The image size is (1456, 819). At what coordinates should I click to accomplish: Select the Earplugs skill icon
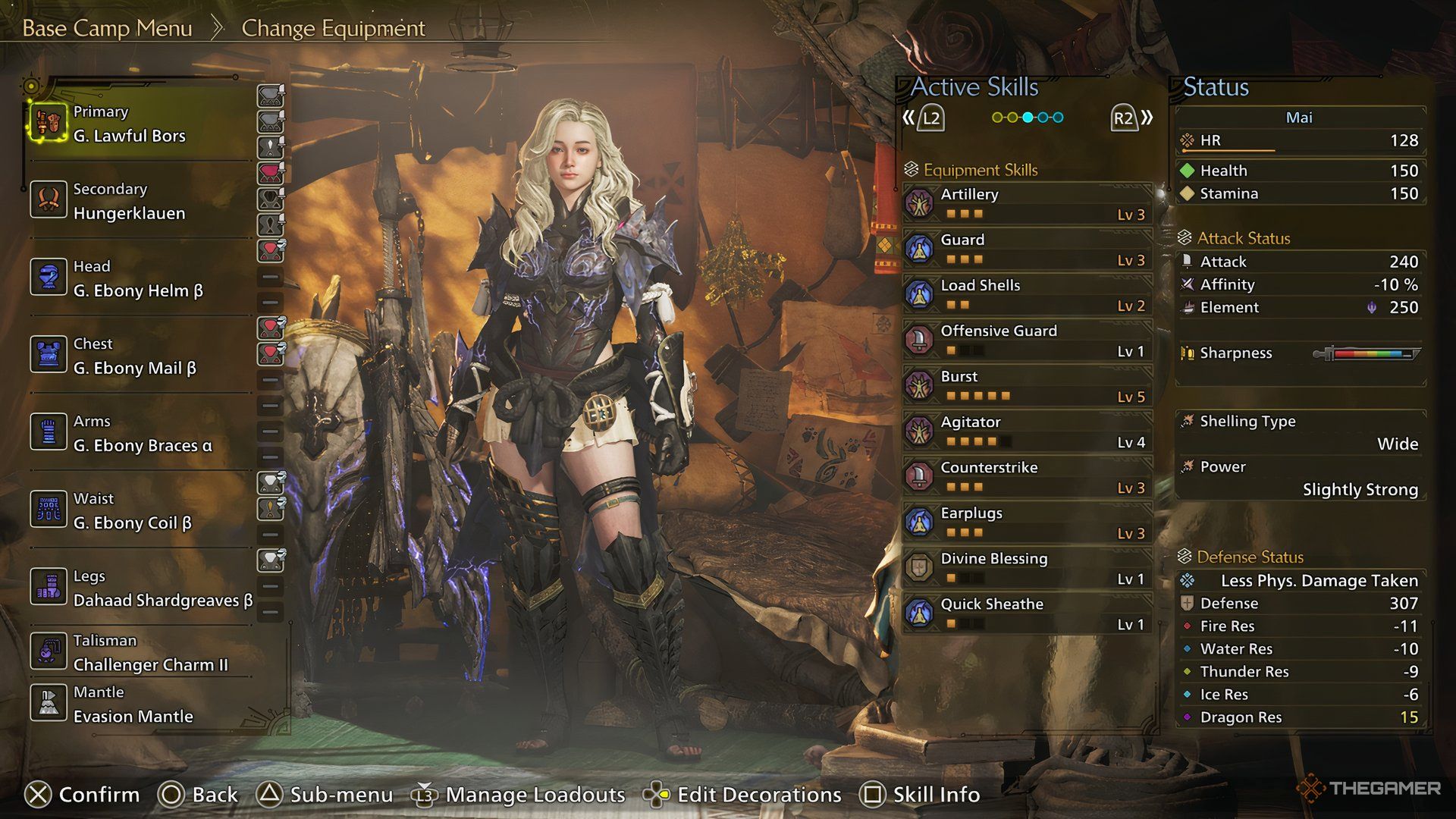919,521
